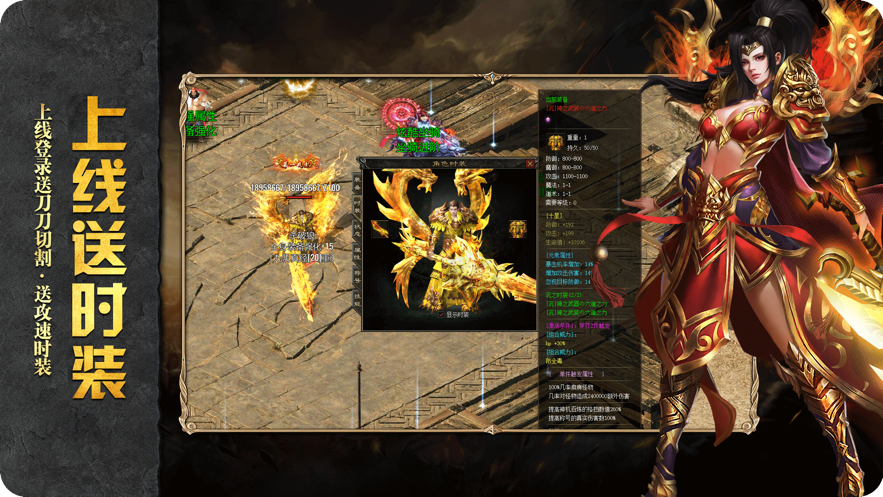Open the 称号 titles tab
The height and width of the screenshot is (497, 883).
[x=358, y=274]
